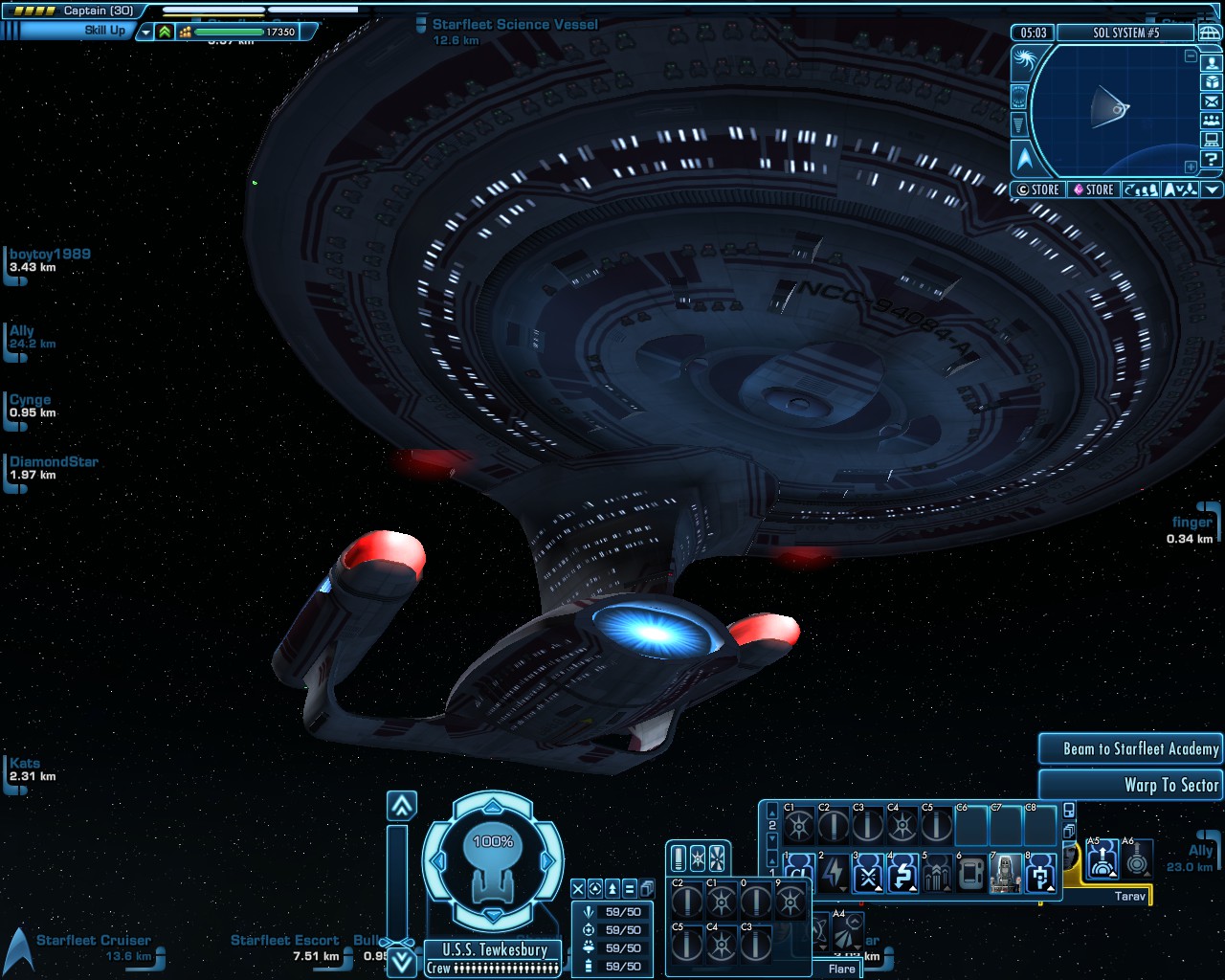Open the C-Store button

(x=1037, y=189)
